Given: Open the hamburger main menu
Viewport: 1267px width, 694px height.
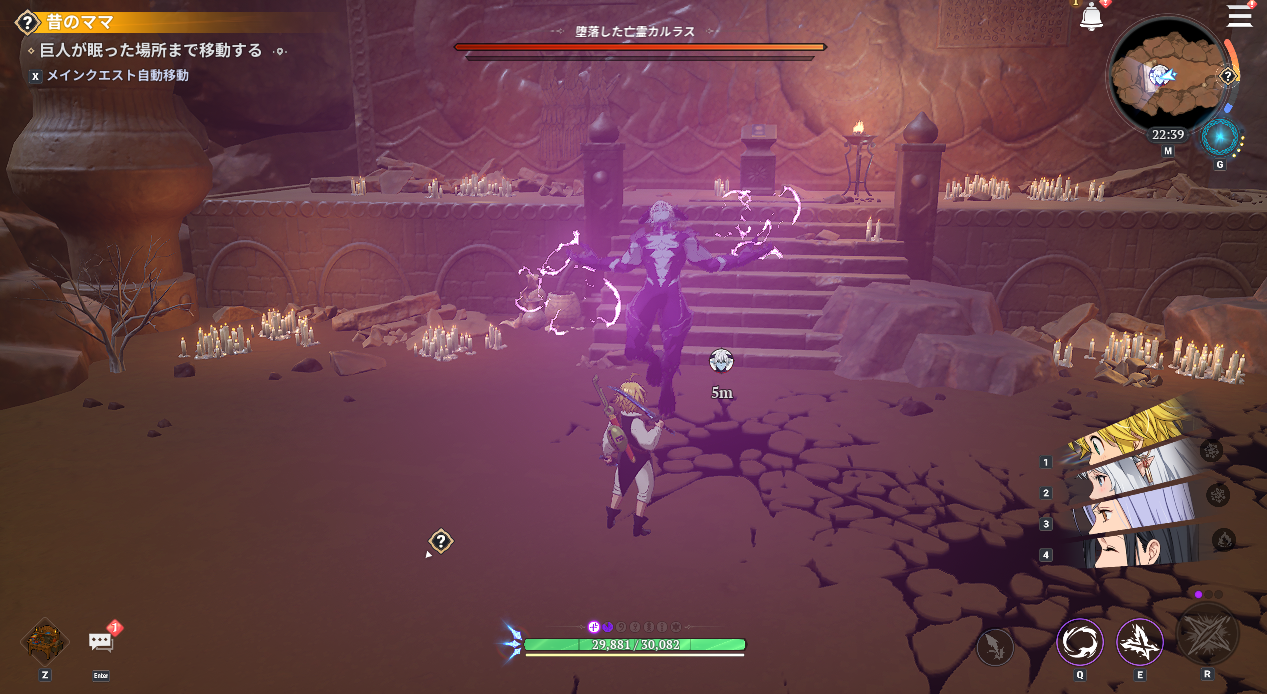Looking at the screenshot, I should pyautogui.click(x=1240, y=16).
